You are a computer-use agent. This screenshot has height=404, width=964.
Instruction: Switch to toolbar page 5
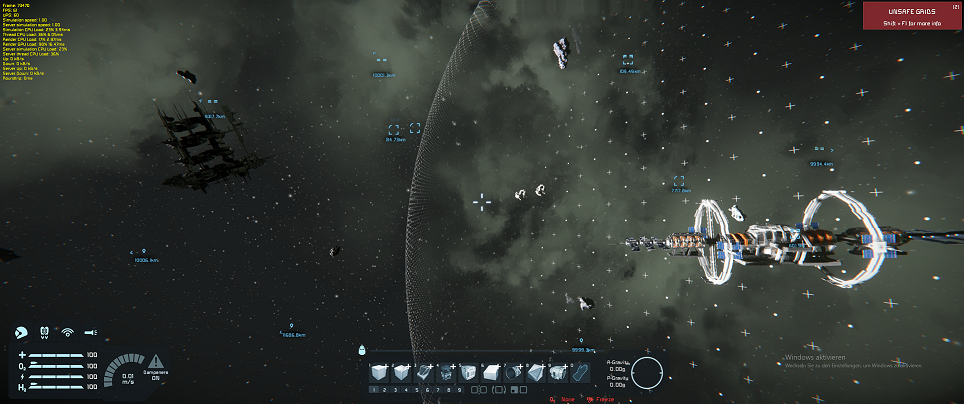pyautogui.click(x=419, y=389)
